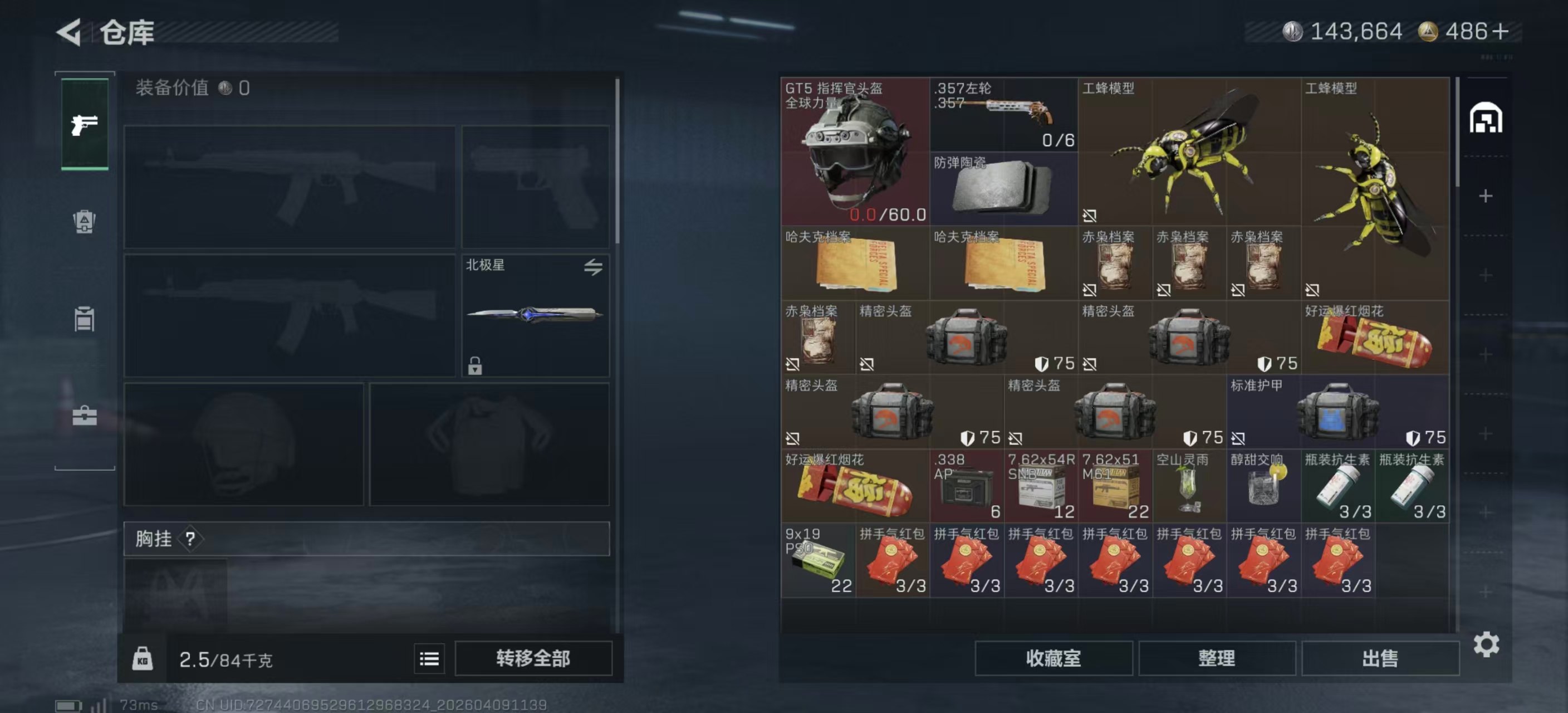Viewport: 1568px width, 713px height.
Task: Select the pistol weapons category icon
Action: click(x=84, y=124)
